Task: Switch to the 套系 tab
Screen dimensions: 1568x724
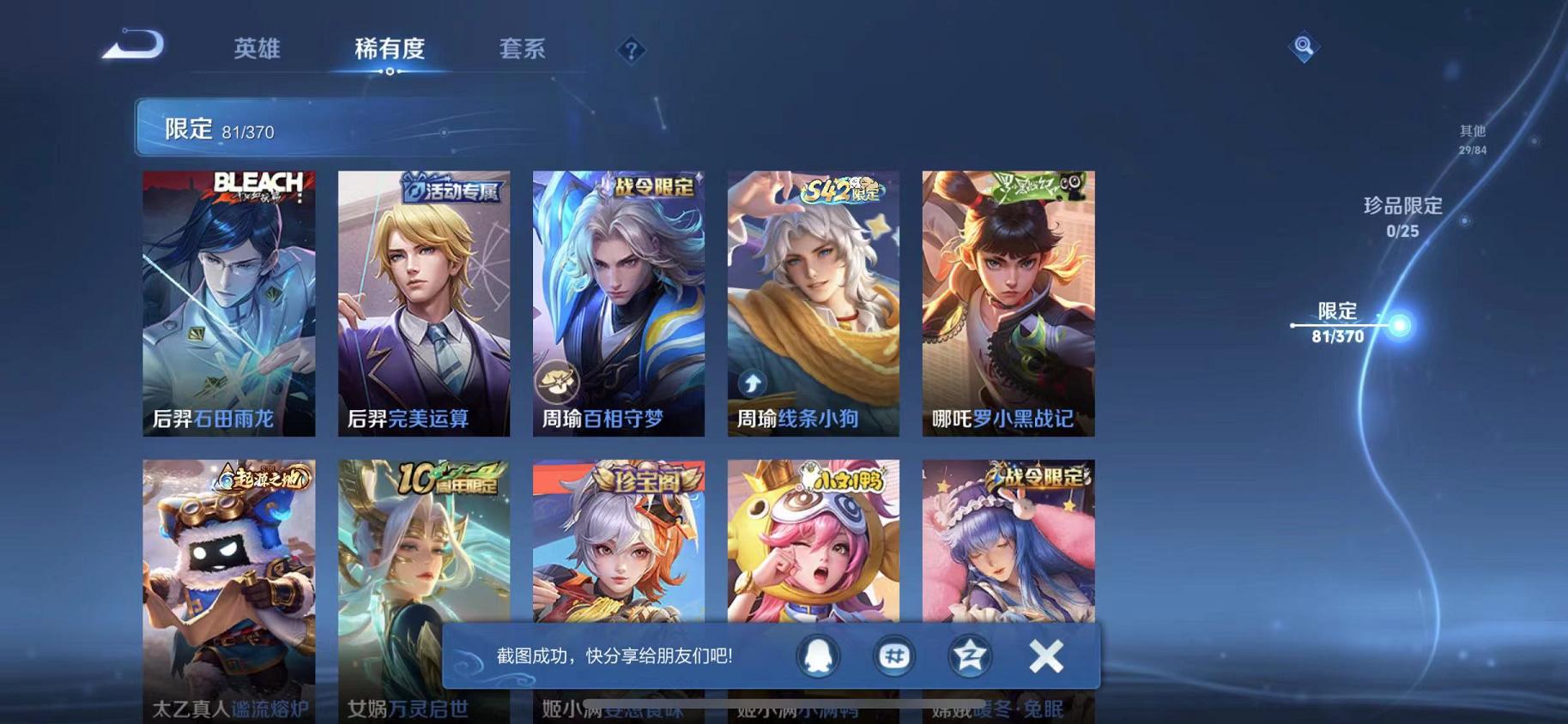Action: [522, 50]
